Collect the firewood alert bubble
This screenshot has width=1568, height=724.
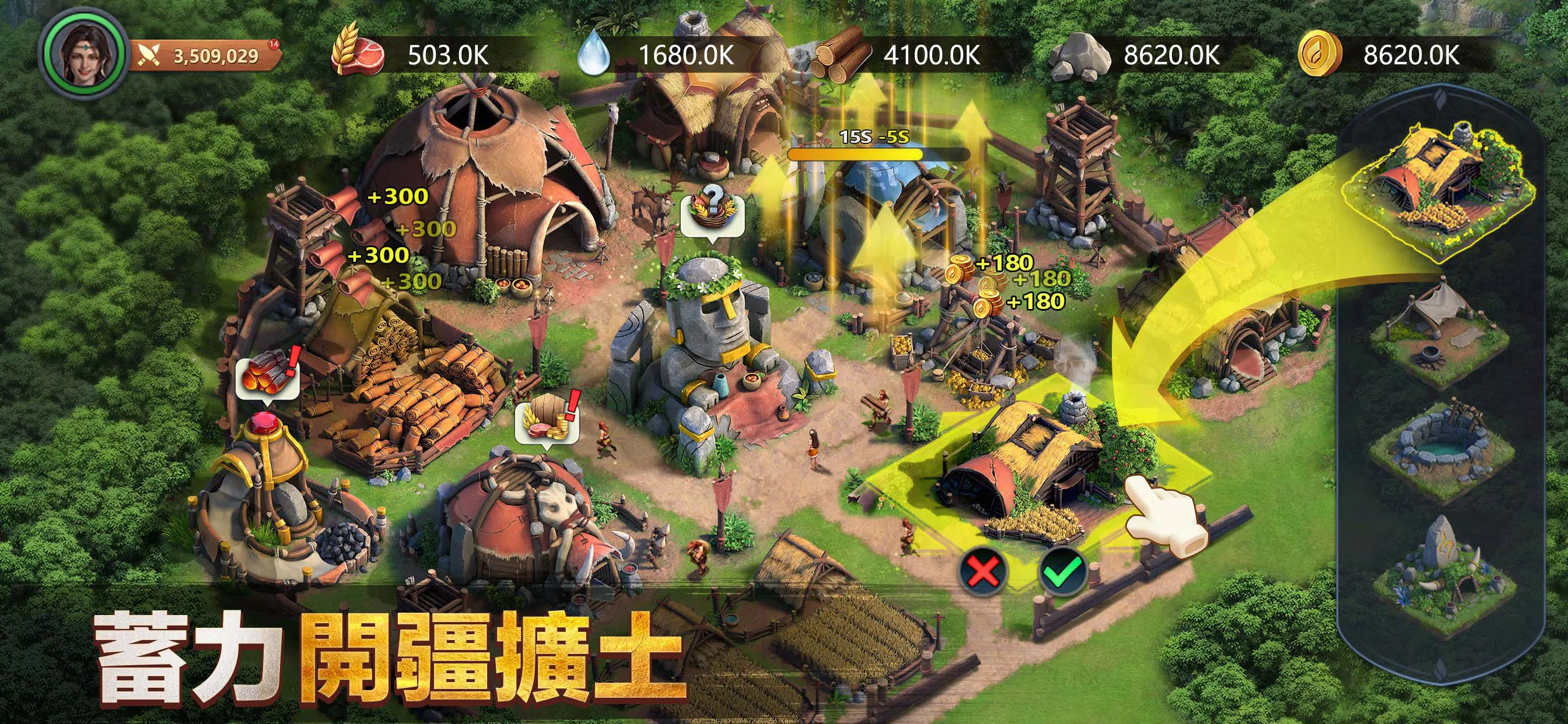click(268, 380)
